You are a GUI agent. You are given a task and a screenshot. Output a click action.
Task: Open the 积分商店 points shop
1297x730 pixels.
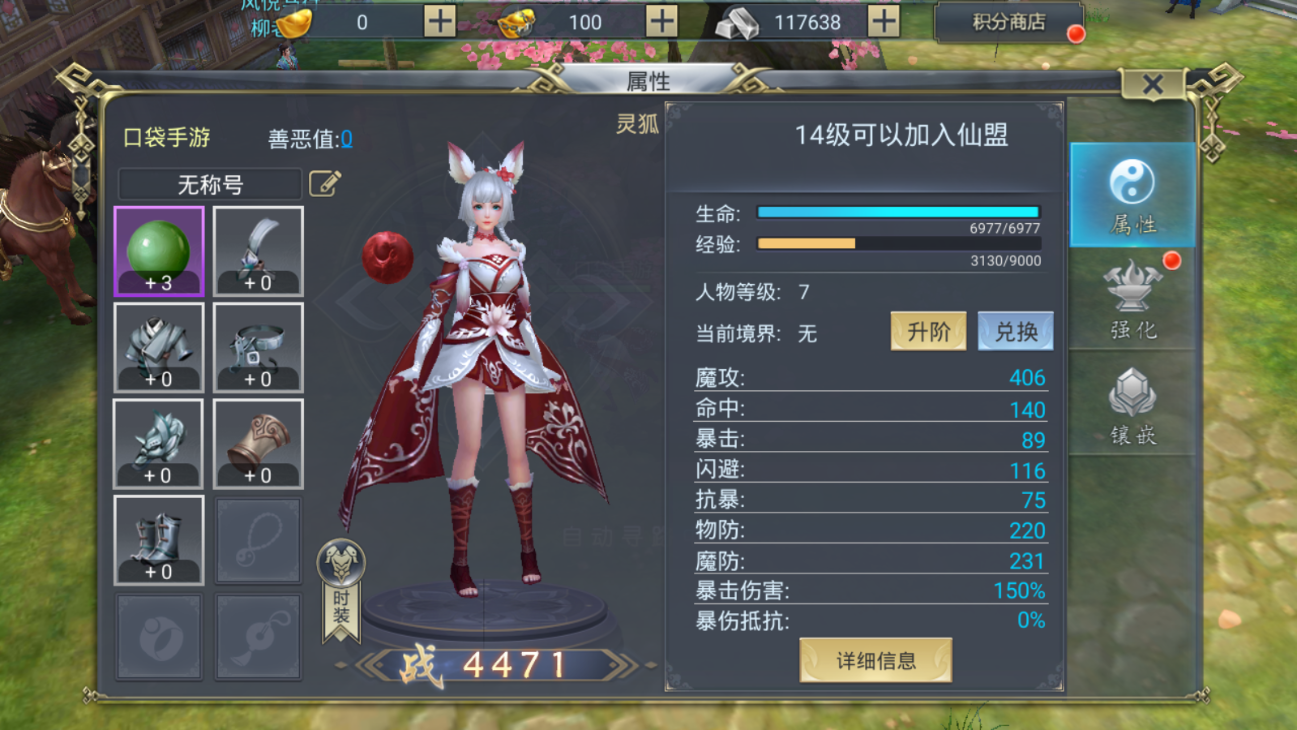pyautogui.click(x=1008, y=22)
